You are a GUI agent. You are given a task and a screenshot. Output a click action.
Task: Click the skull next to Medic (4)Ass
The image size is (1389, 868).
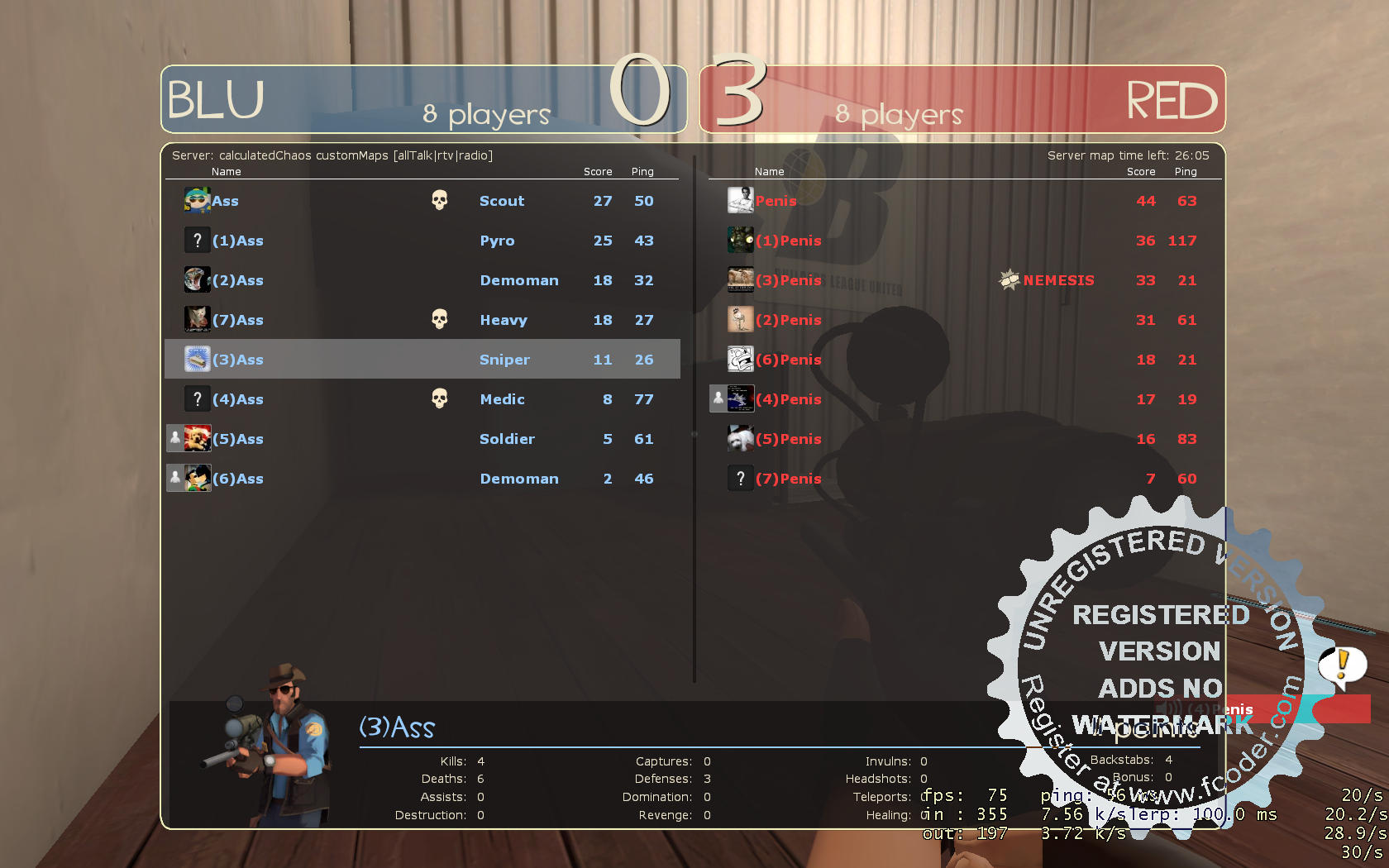(440, 398)
